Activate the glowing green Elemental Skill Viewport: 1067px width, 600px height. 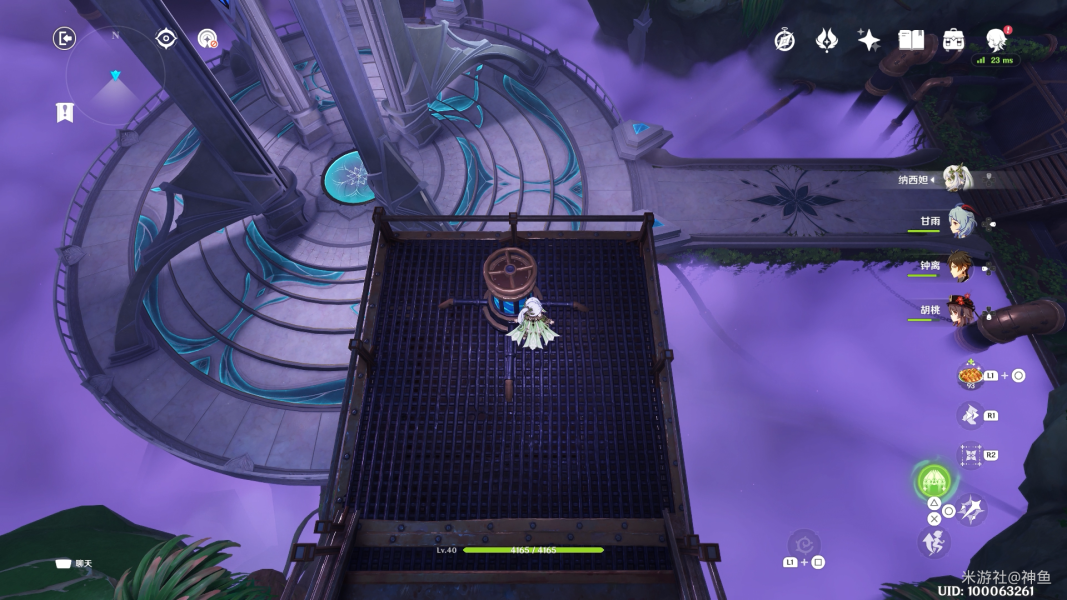pos(933,482)
